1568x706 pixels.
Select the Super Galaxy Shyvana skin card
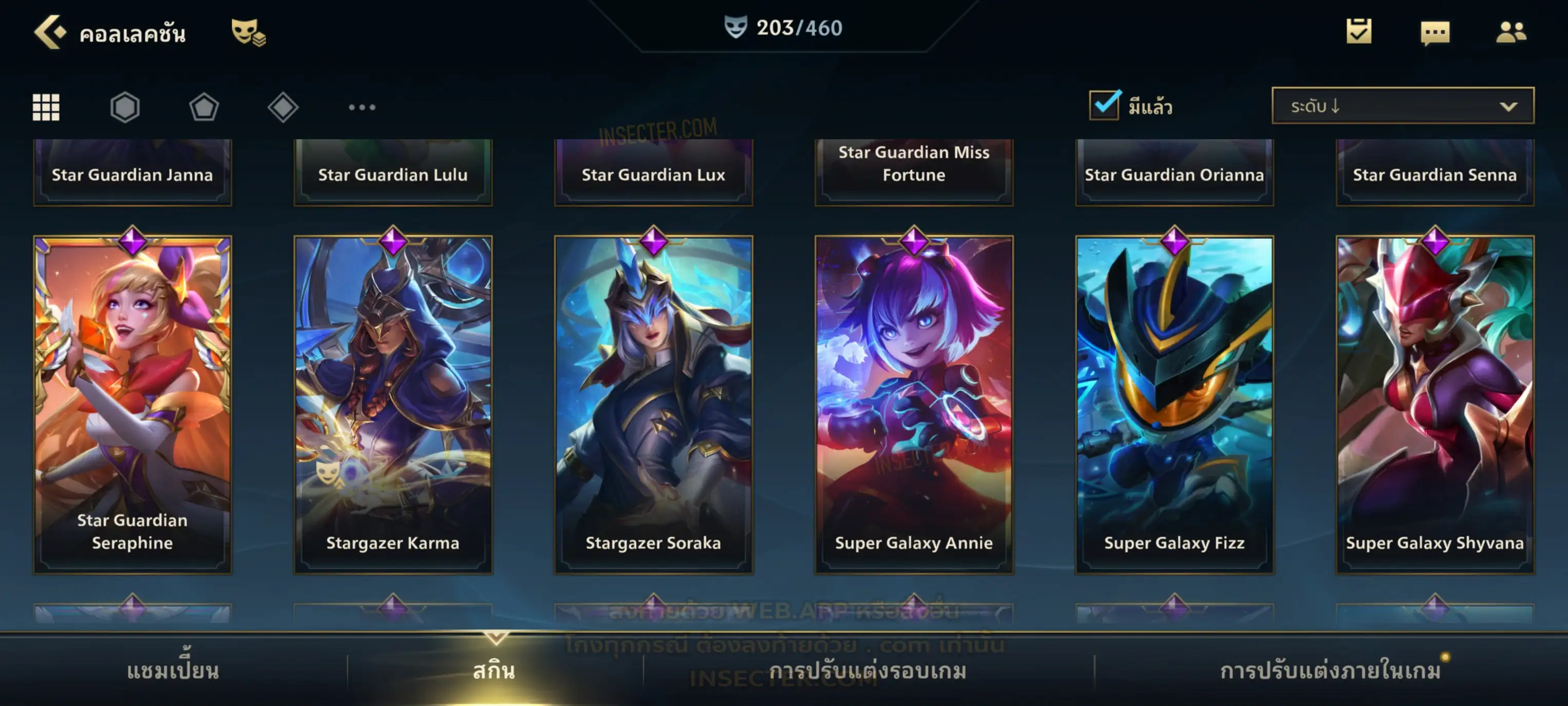(1435, 405)
